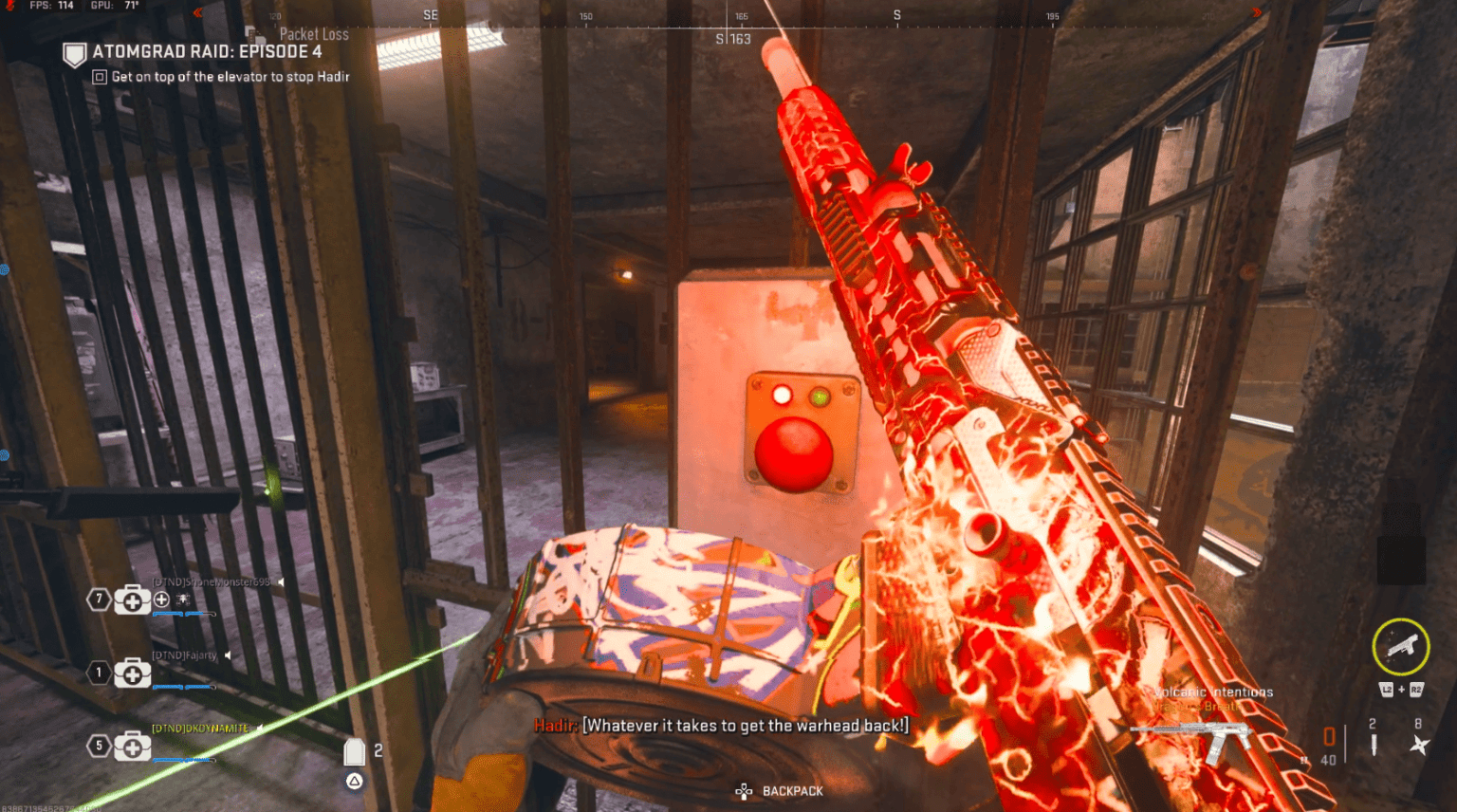Select squad member Fajarty's medkit icon

(132, 674)
